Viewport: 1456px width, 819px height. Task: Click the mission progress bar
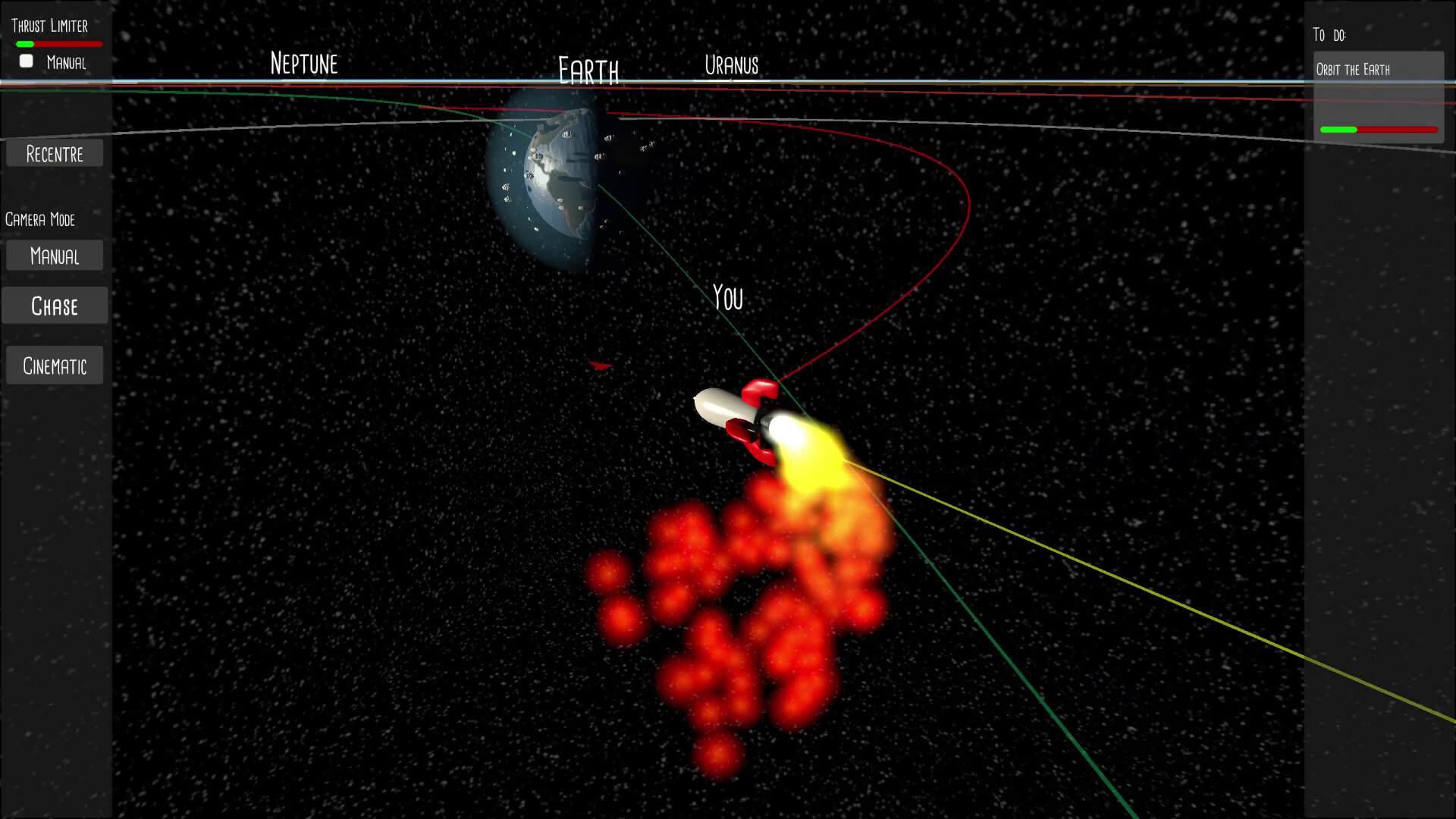[1377, 130]
